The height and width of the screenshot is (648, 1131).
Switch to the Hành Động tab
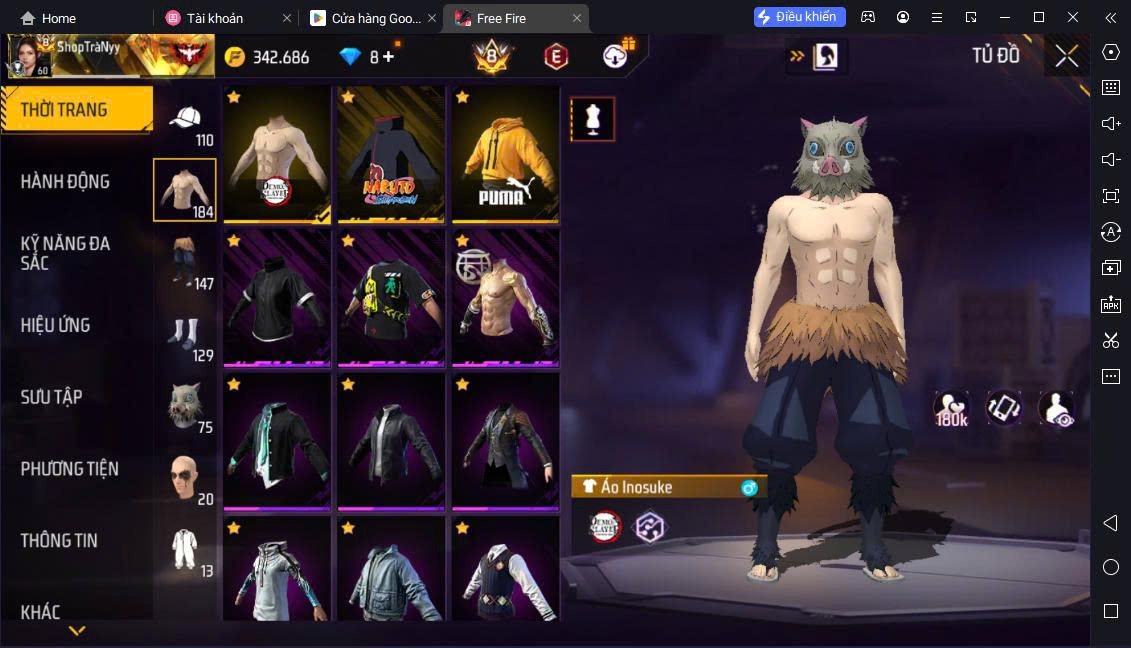66,182
